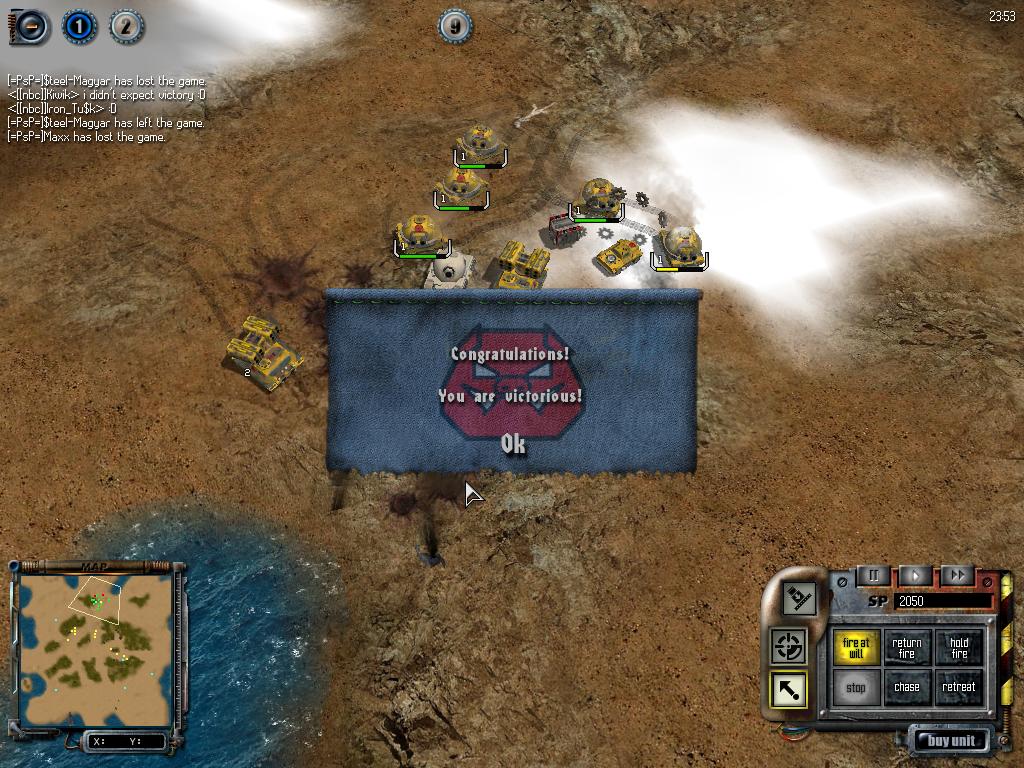Order units to 'retreat'

pyautogui.click(x=959, y=688)
